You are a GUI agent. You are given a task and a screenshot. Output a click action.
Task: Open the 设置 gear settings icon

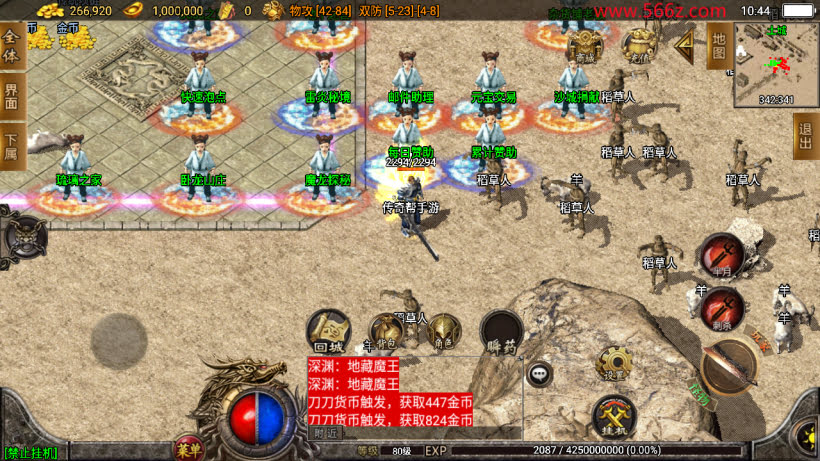613,364
